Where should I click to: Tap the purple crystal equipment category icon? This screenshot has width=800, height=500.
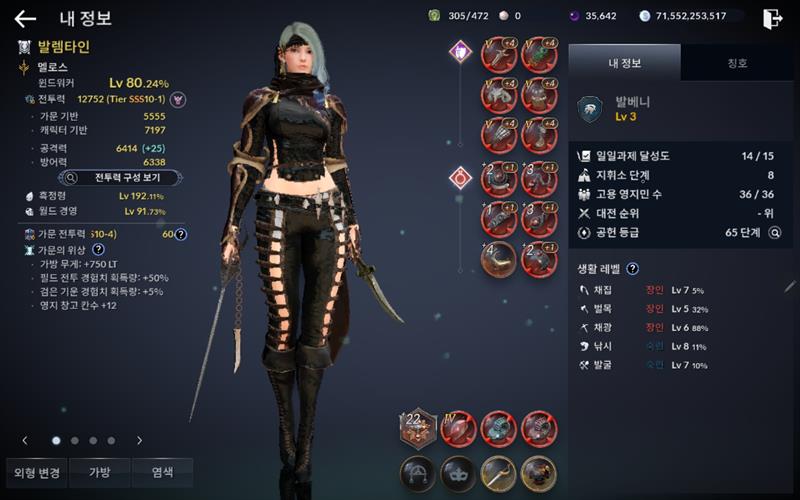point(459,50)
